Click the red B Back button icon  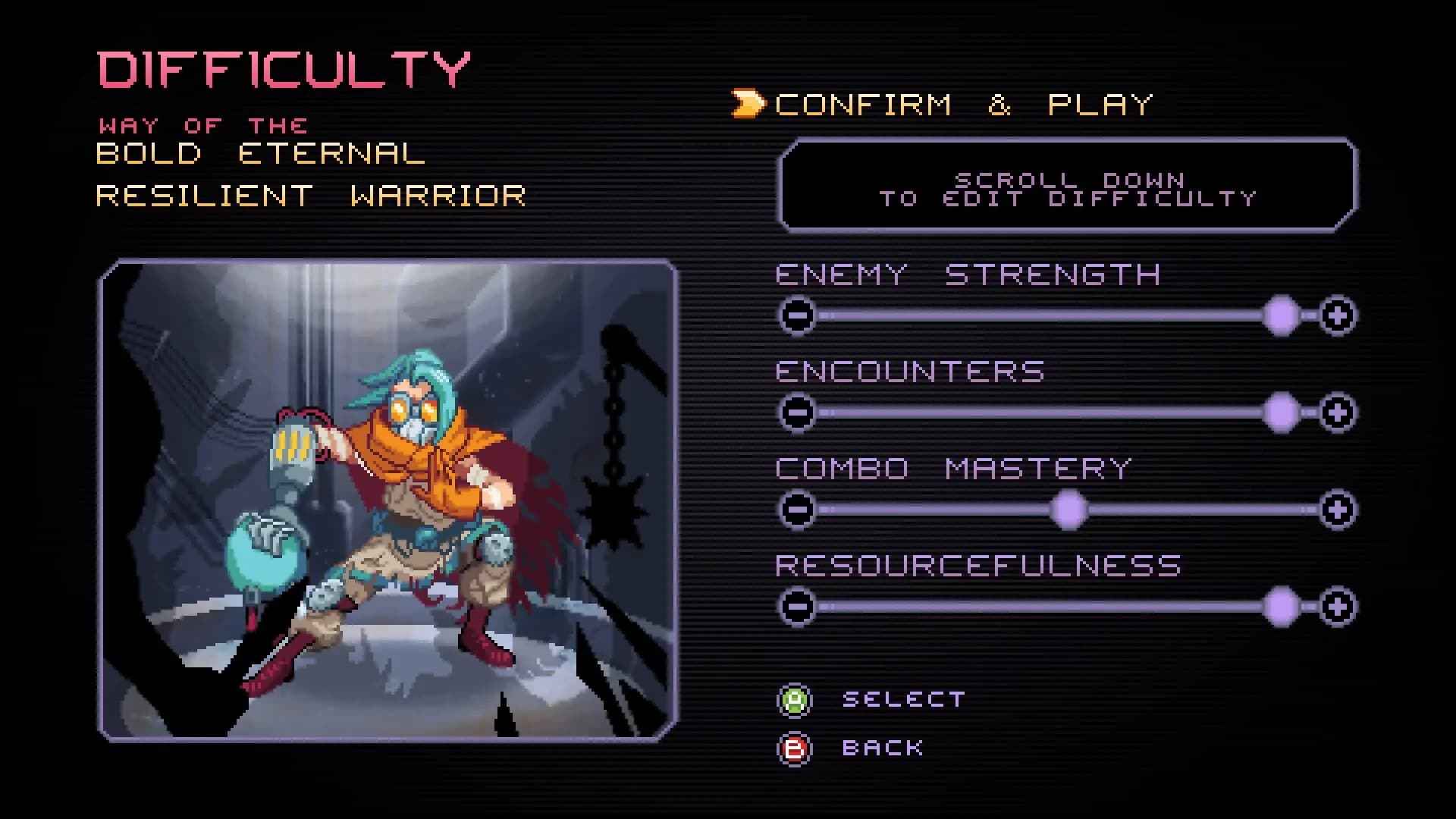coord(793,748)
